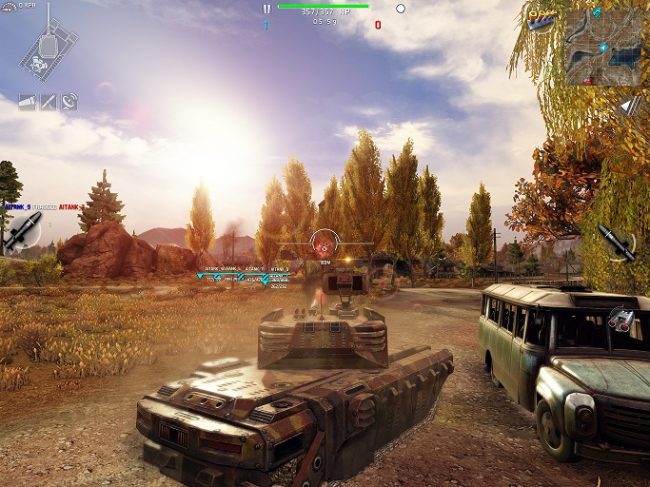Image resolution: width=650 pixels, height=487 pixels.
Task: Tap the tank damage status diagram
Action: [x=43, y=50]
